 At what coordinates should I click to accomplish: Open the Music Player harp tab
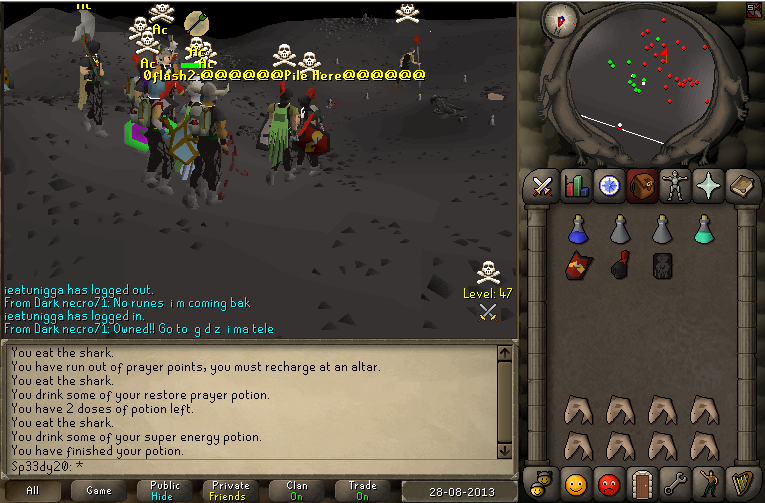click(741, 483)
